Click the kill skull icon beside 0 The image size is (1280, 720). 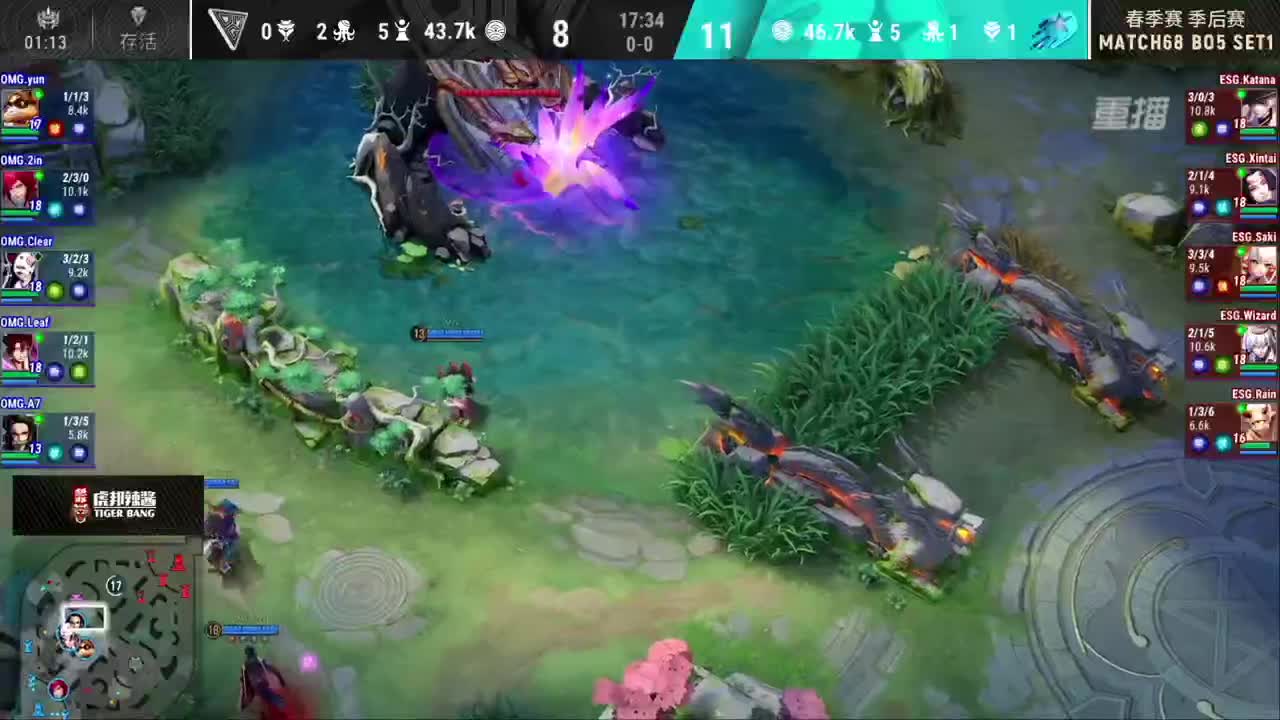click(287, 30)
